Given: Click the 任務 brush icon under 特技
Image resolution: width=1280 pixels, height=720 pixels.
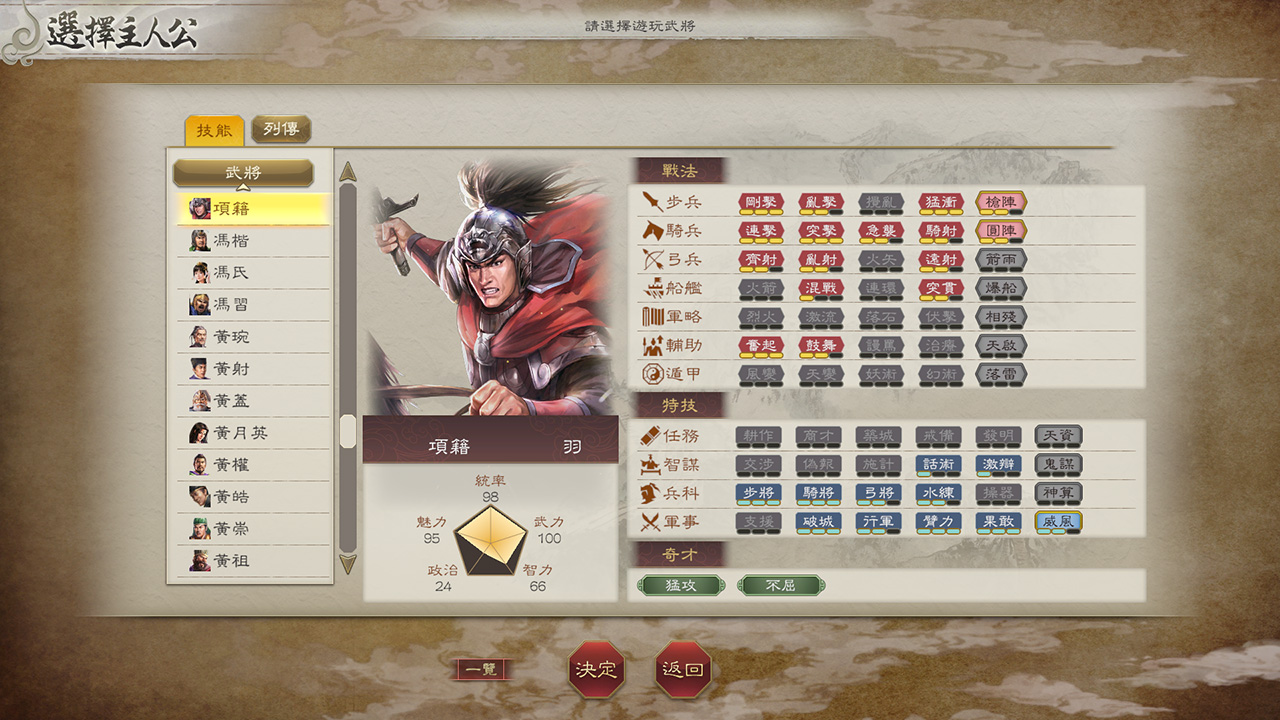Looking at the screenshot, I should [x=651, y=435].
